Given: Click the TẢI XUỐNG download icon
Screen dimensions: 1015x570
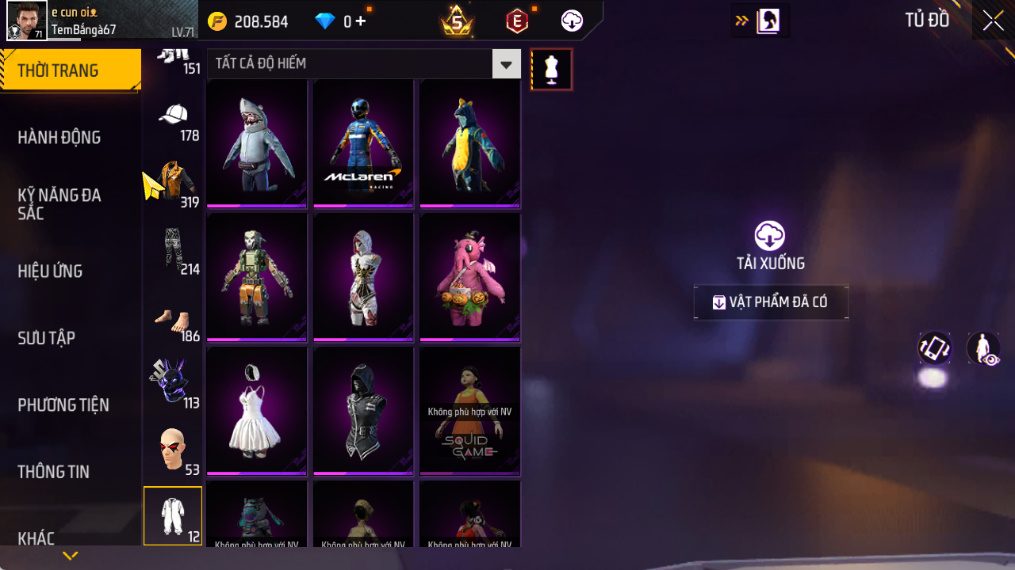Looking at the screenshot, I should pos(769,236).
